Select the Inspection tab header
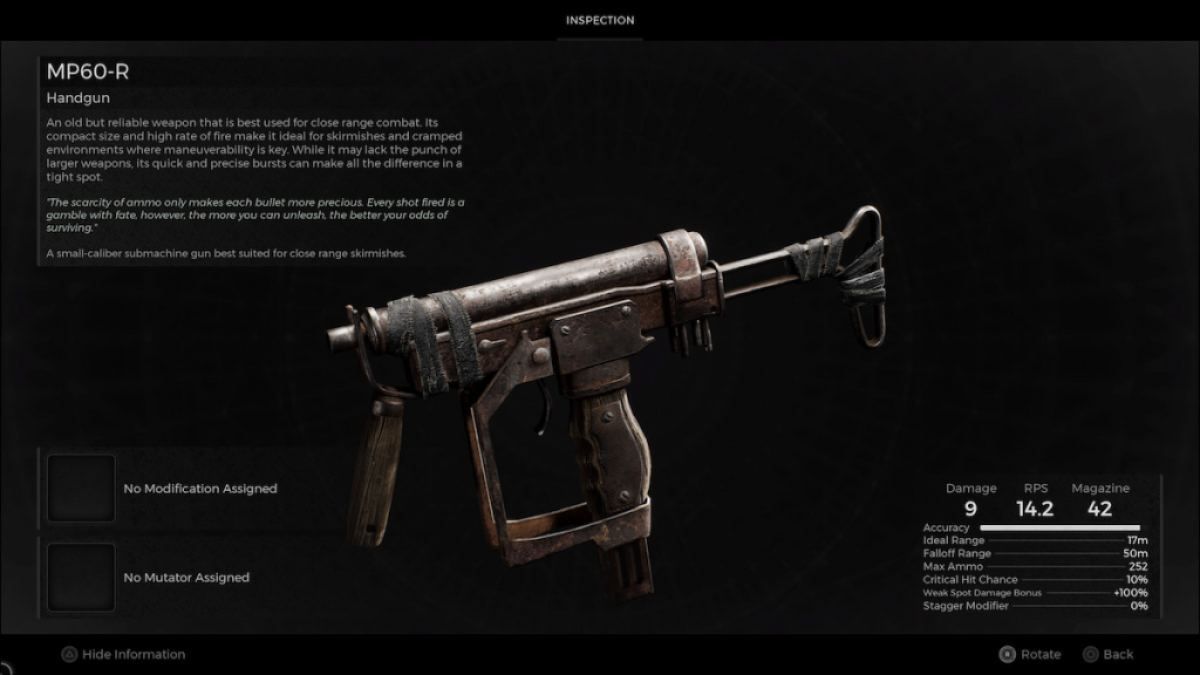1200x675 pixels. click(600, 20)
